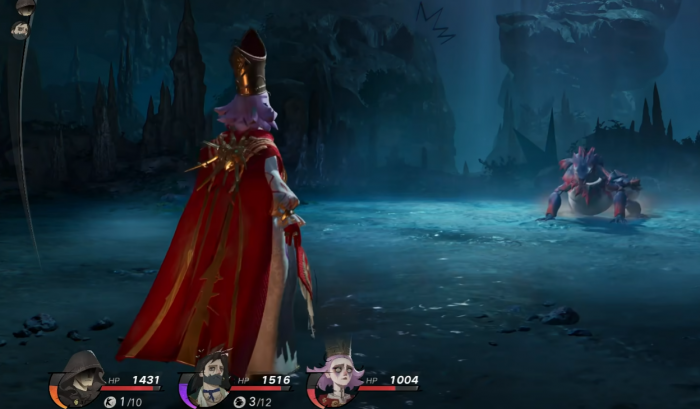The height and width of the screenshot is (409, 700).
Task: Click the second turn-order portrait icon
Action: coord(20,30)
